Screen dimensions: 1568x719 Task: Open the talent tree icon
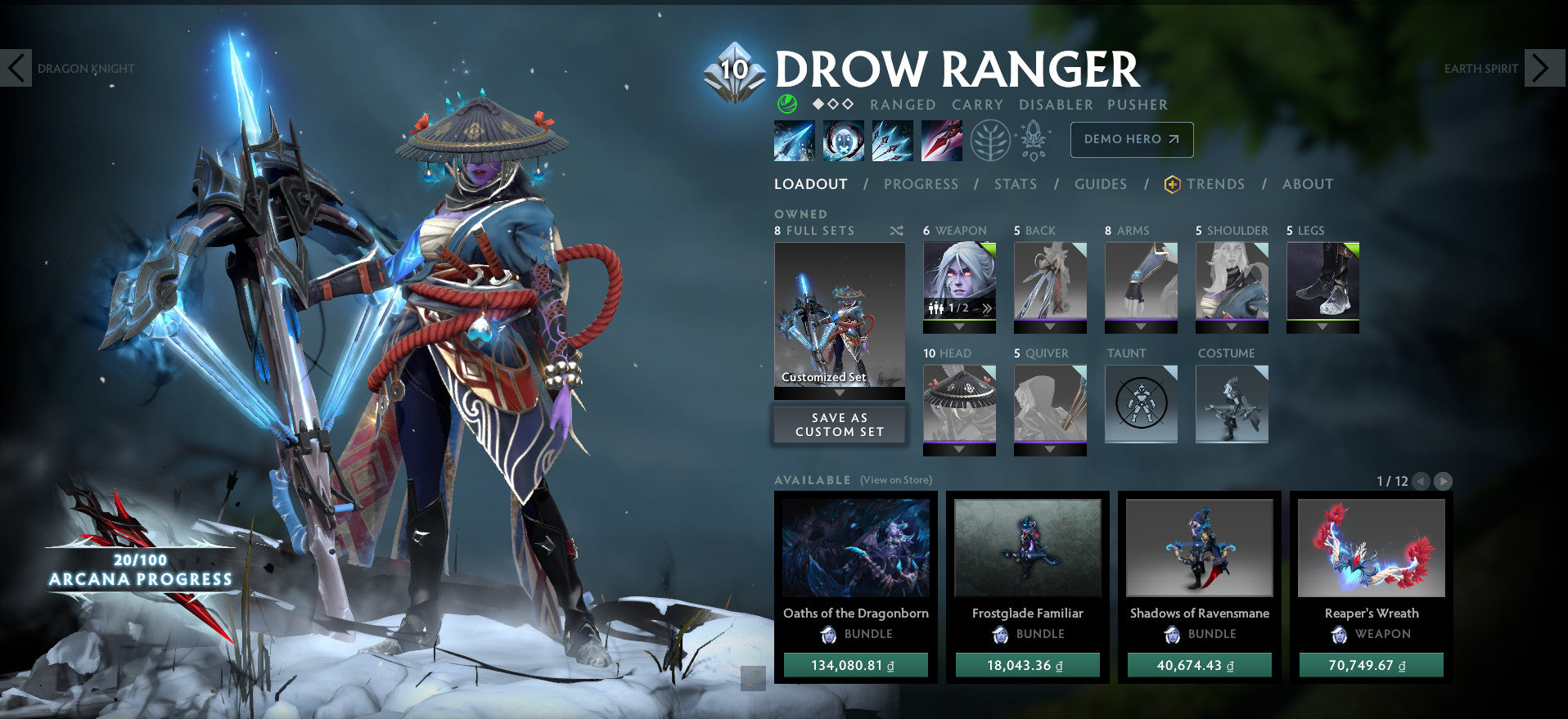coord(991,139)
